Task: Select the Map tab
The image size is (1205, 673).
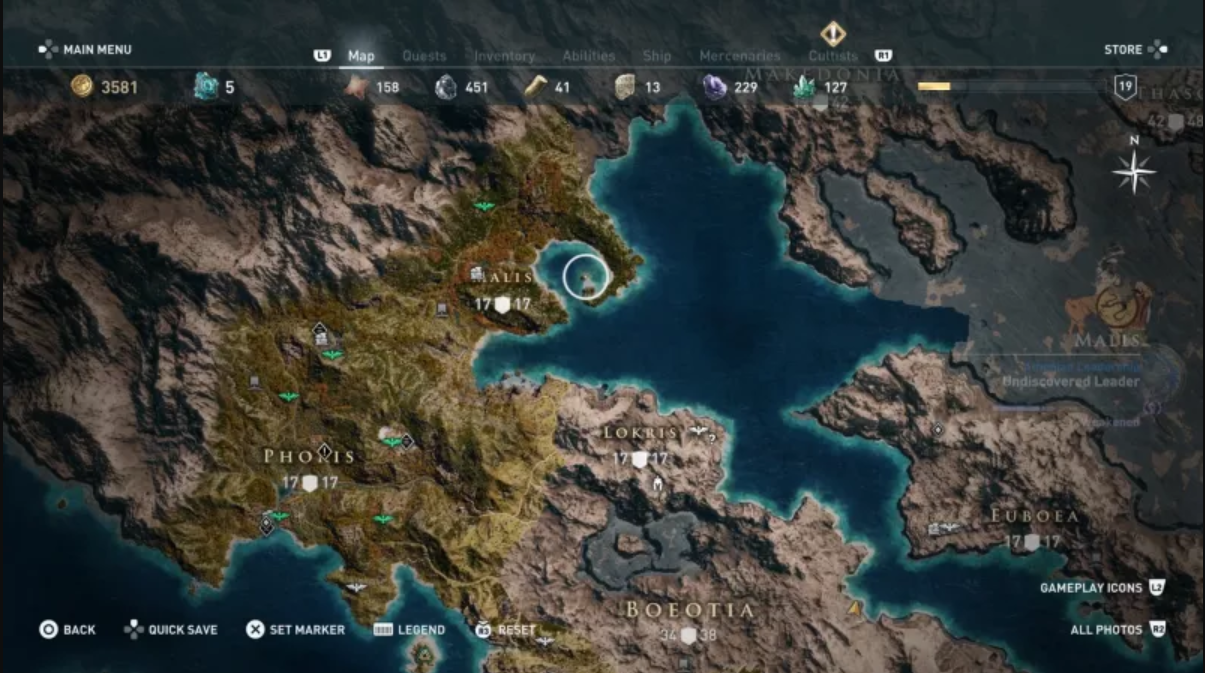Action: [x=361, y=56]
